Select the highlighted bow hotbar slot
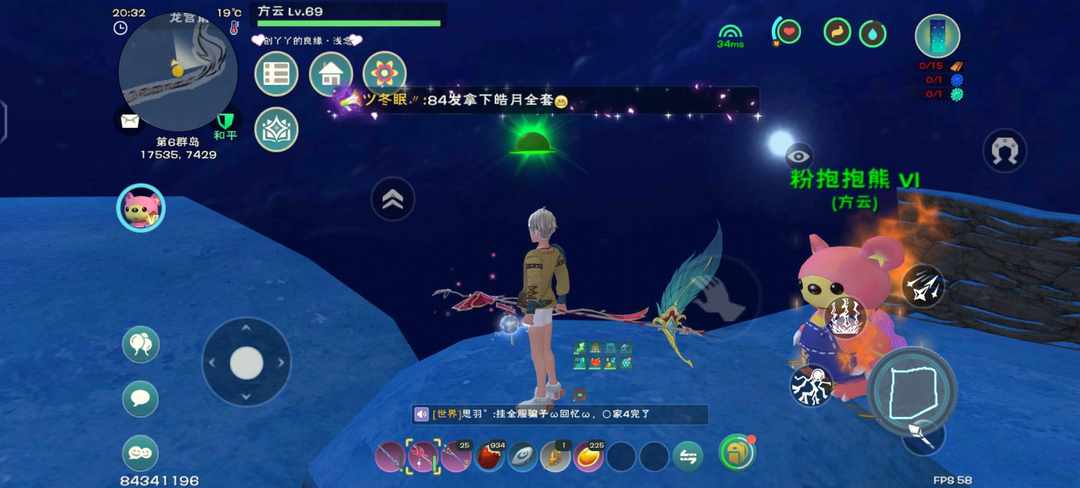Viewport: 1080px width, 488px height. (x=423, y=457)
